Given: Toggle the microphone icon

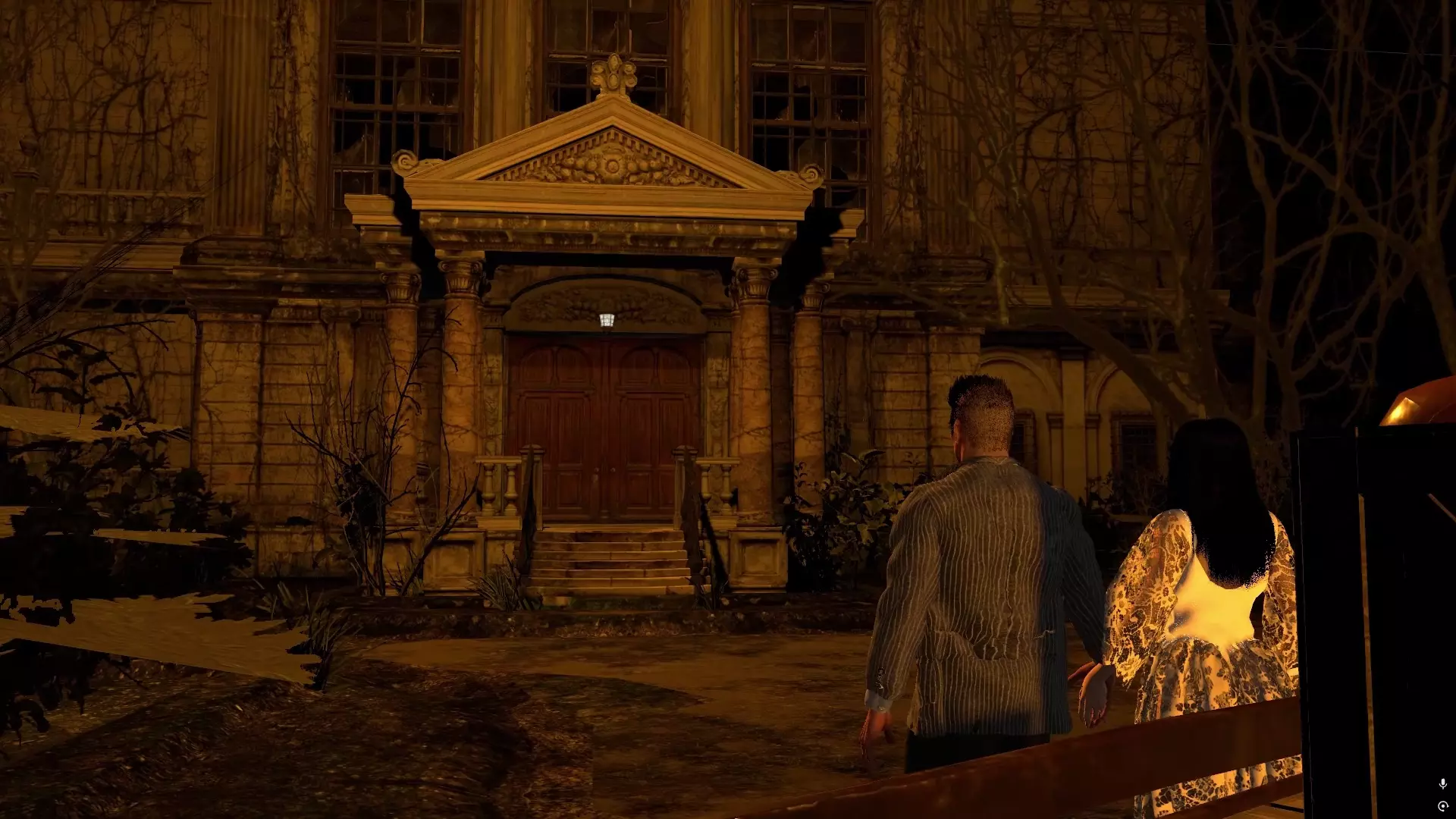Looking at the screenshot, I should (1442, 783).
